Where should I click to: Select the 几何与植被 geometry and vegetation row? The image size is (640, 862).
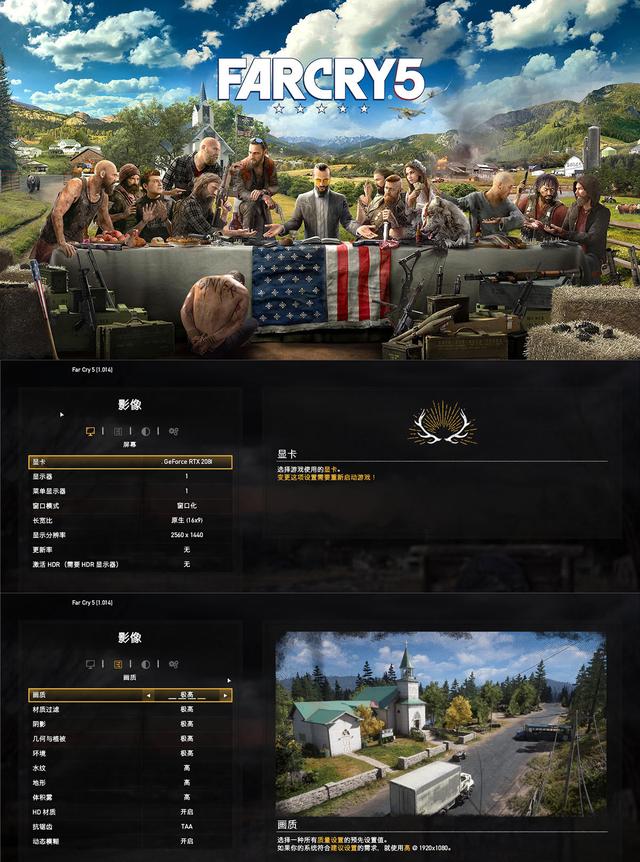pos(131,739)
